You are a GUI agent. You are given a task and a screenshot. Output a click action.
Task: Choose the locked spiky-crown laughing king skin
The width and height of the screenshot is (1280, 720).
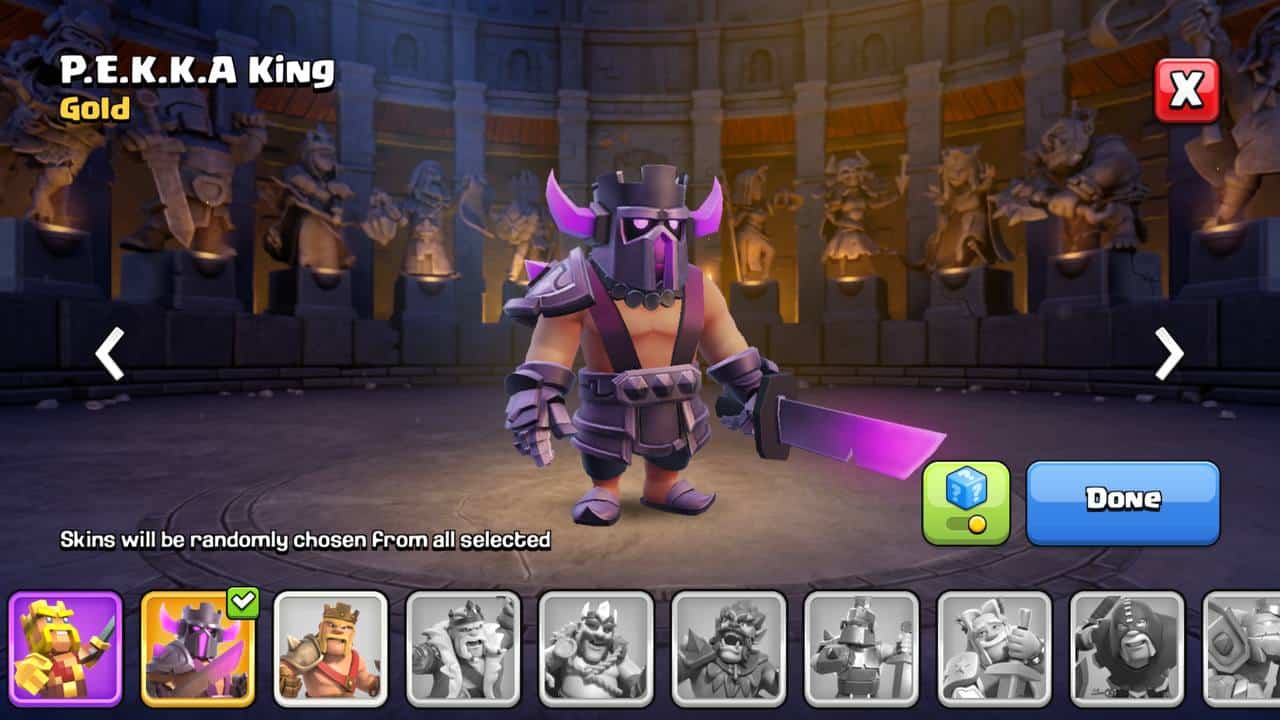point(596,649)
